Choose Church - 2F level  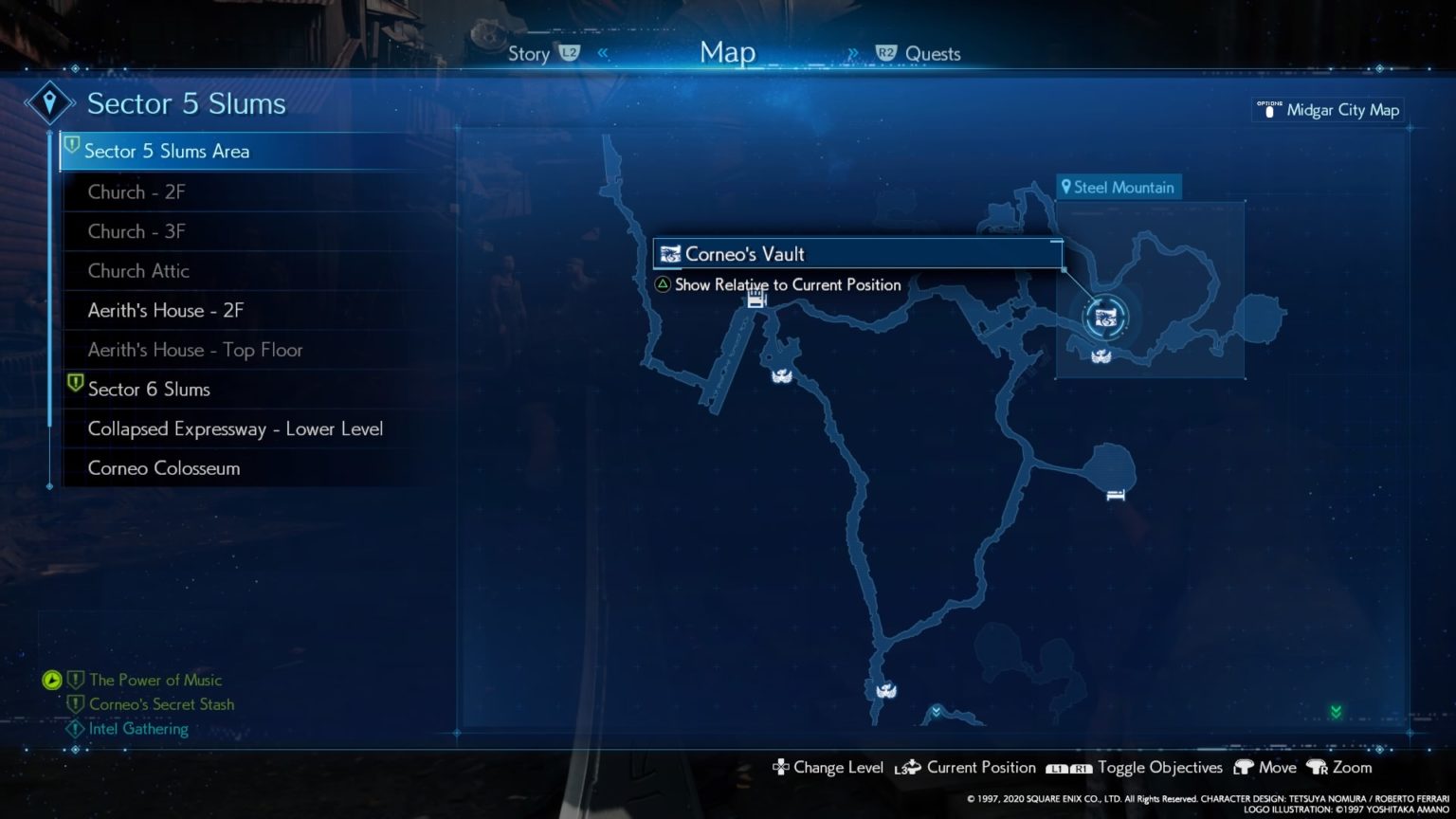point(136,192)
